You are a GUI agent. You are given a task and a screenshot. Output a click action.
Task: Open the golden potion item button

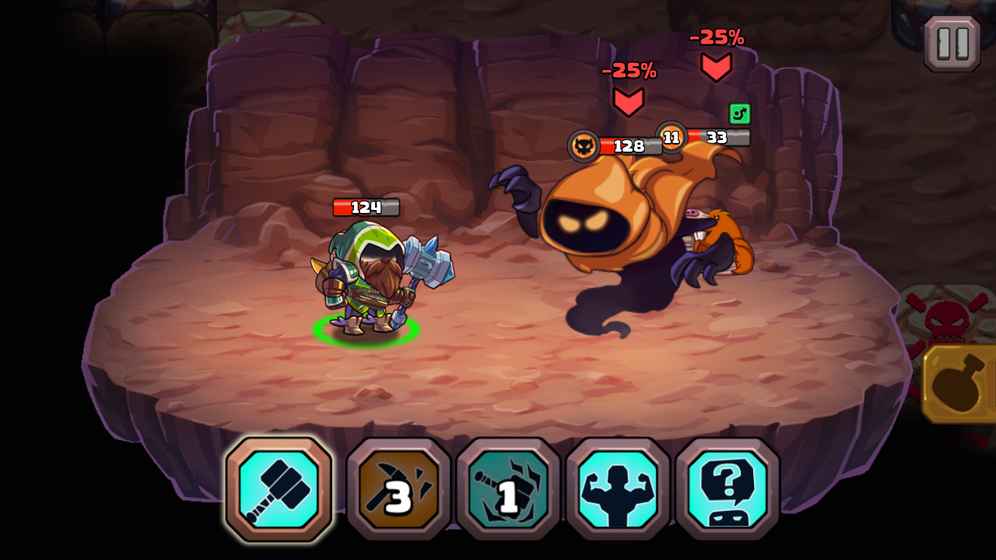(959, 384)
